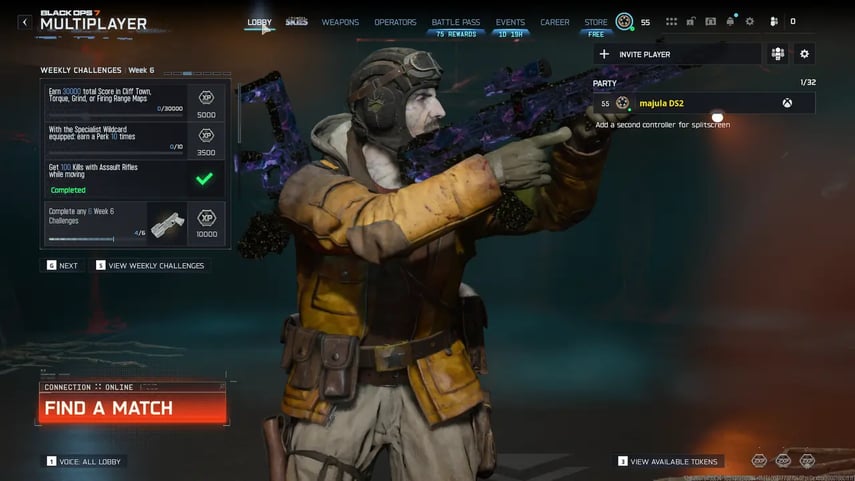Open the Weapons tab
855x481 pixels.
pos(340,22)
